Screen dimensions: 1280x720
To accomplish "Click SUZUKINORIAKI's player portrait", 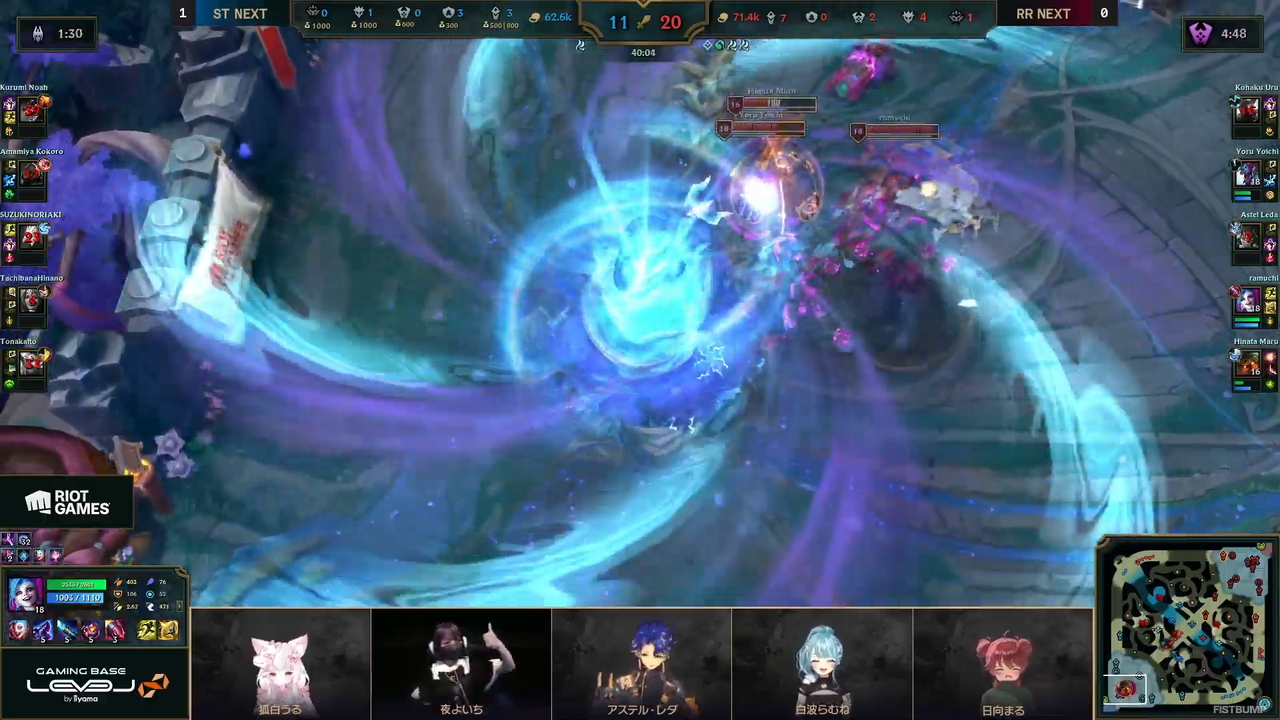I will click(x=31, y=237).
